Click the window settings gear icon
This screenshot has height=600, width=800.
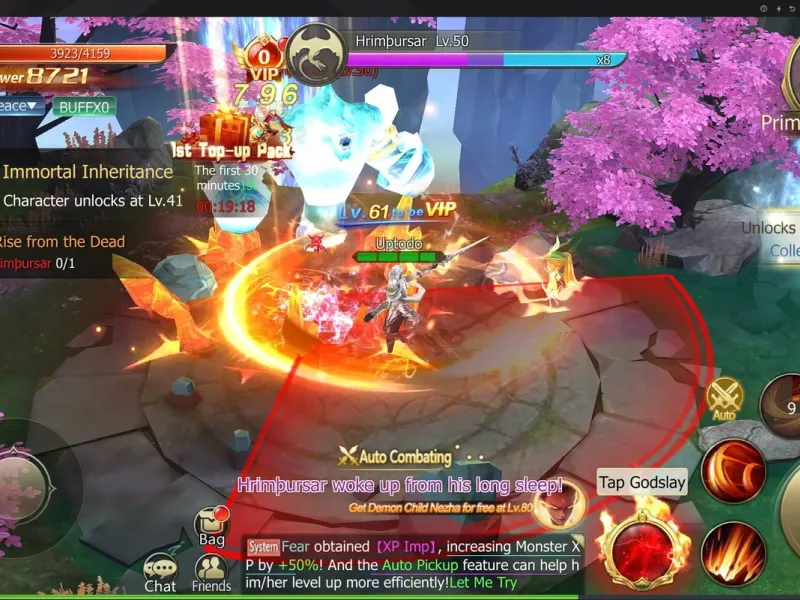coord(764,8)
